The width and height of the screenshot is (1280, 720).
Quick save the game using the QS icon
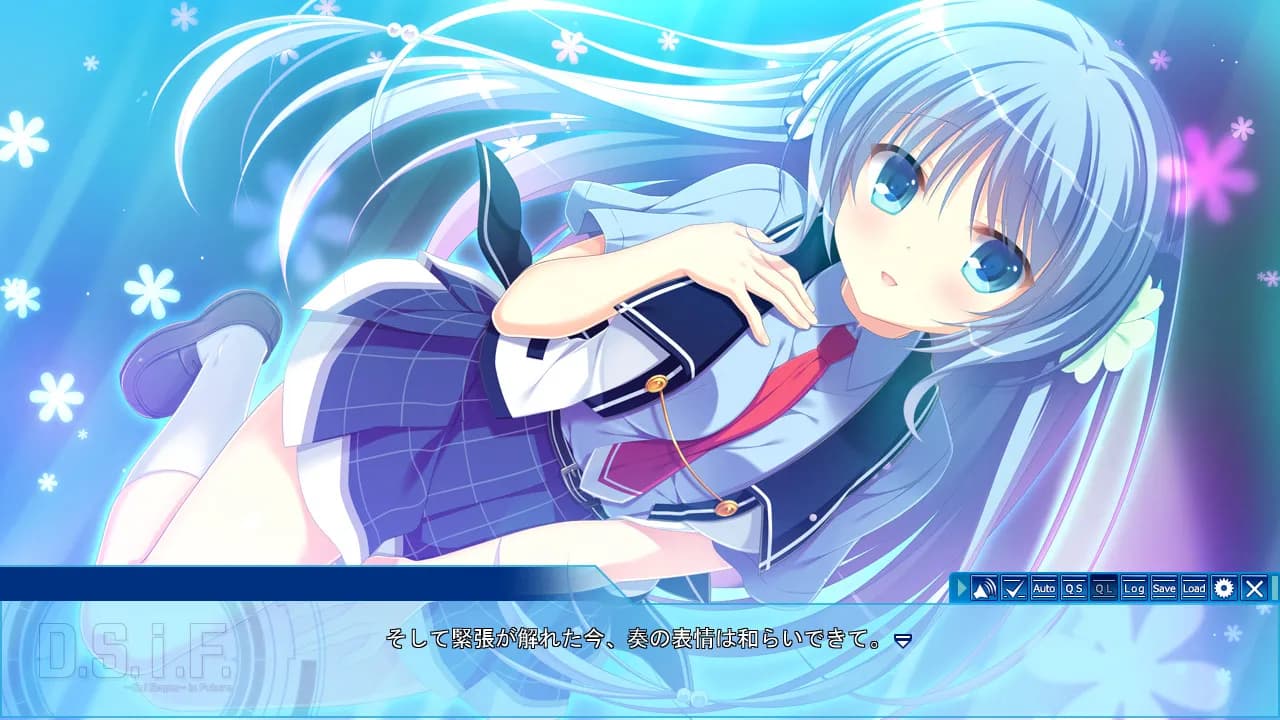pyautogui.click(x=1072, y=589)
